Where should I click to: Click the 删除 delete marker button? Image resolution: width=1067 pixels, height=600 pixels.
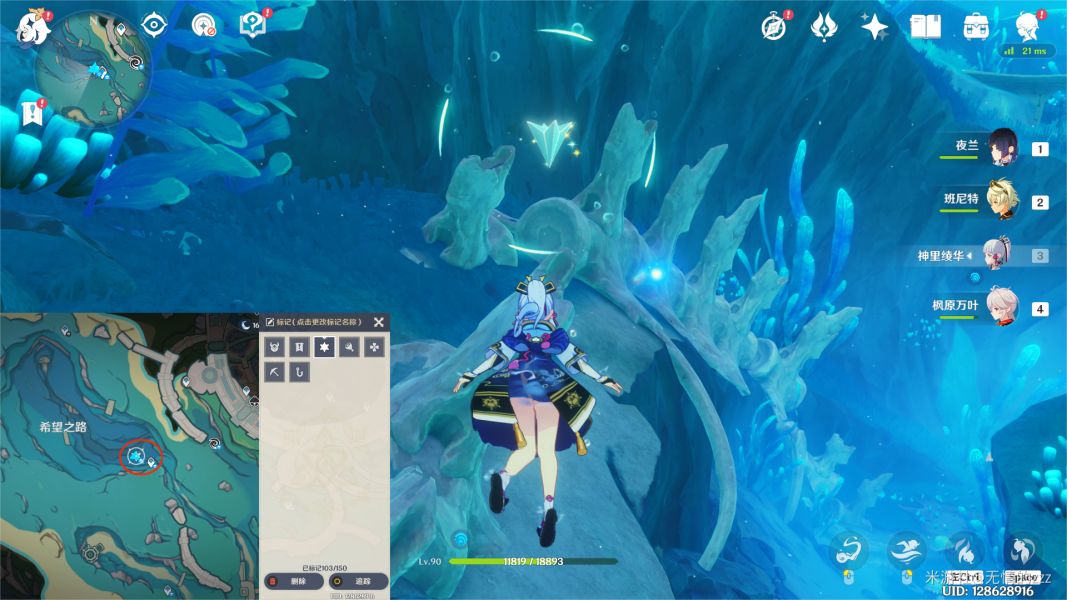pyautogui.click(x=293, y=580)
